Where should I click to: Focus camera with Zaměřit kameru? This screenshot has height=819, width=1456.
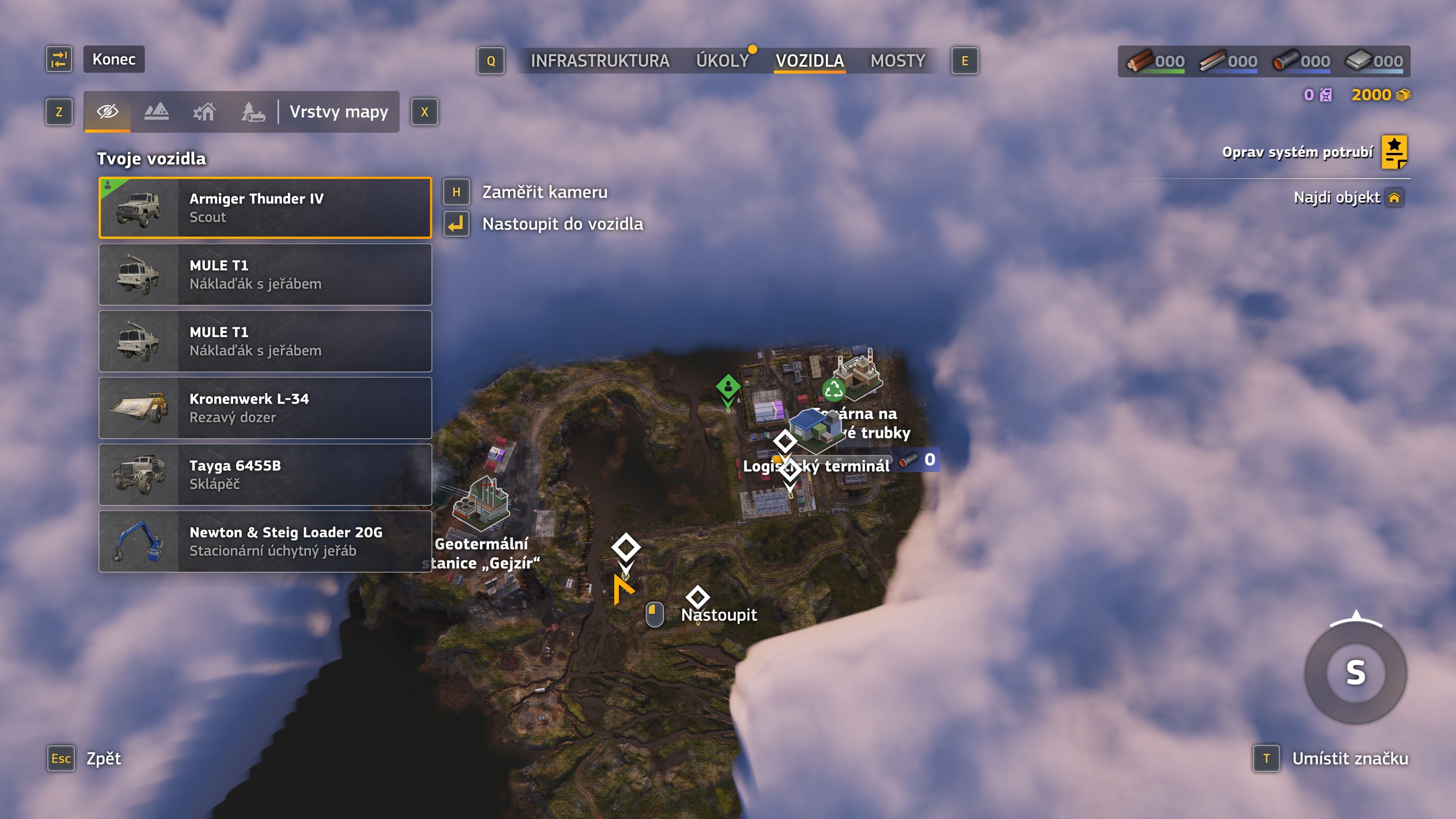point(544,192)
